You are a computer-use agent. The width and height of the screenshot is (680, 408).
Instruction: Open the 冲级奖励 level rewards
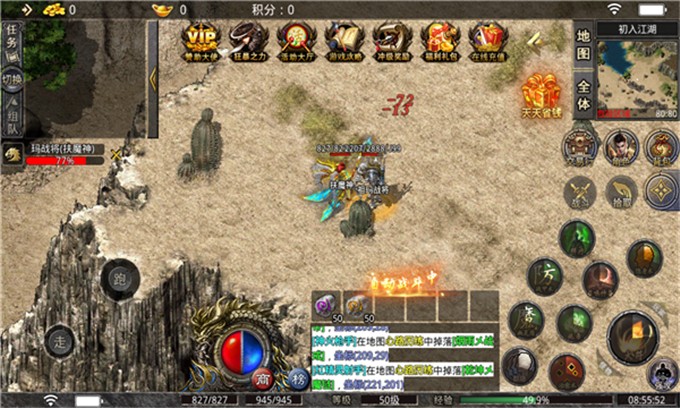[x=393, y=42]
